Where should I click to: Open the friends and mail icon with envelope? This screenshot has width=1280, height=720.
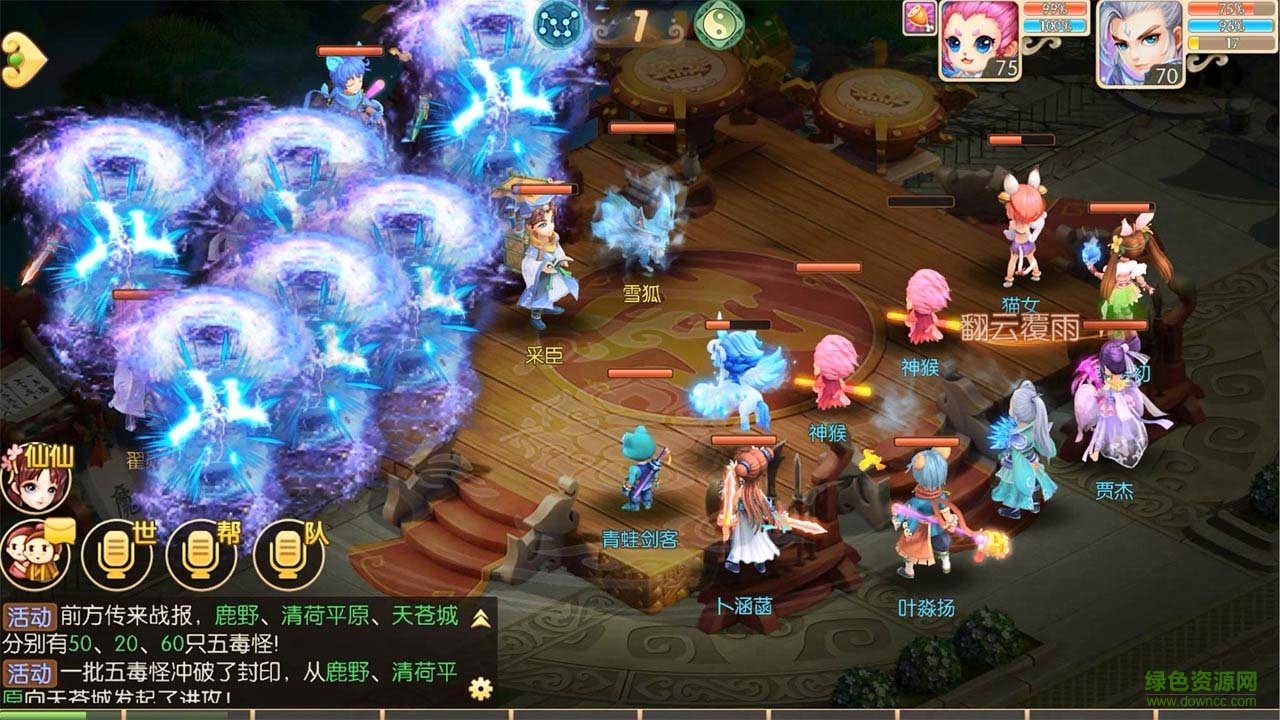click(35, 555)
